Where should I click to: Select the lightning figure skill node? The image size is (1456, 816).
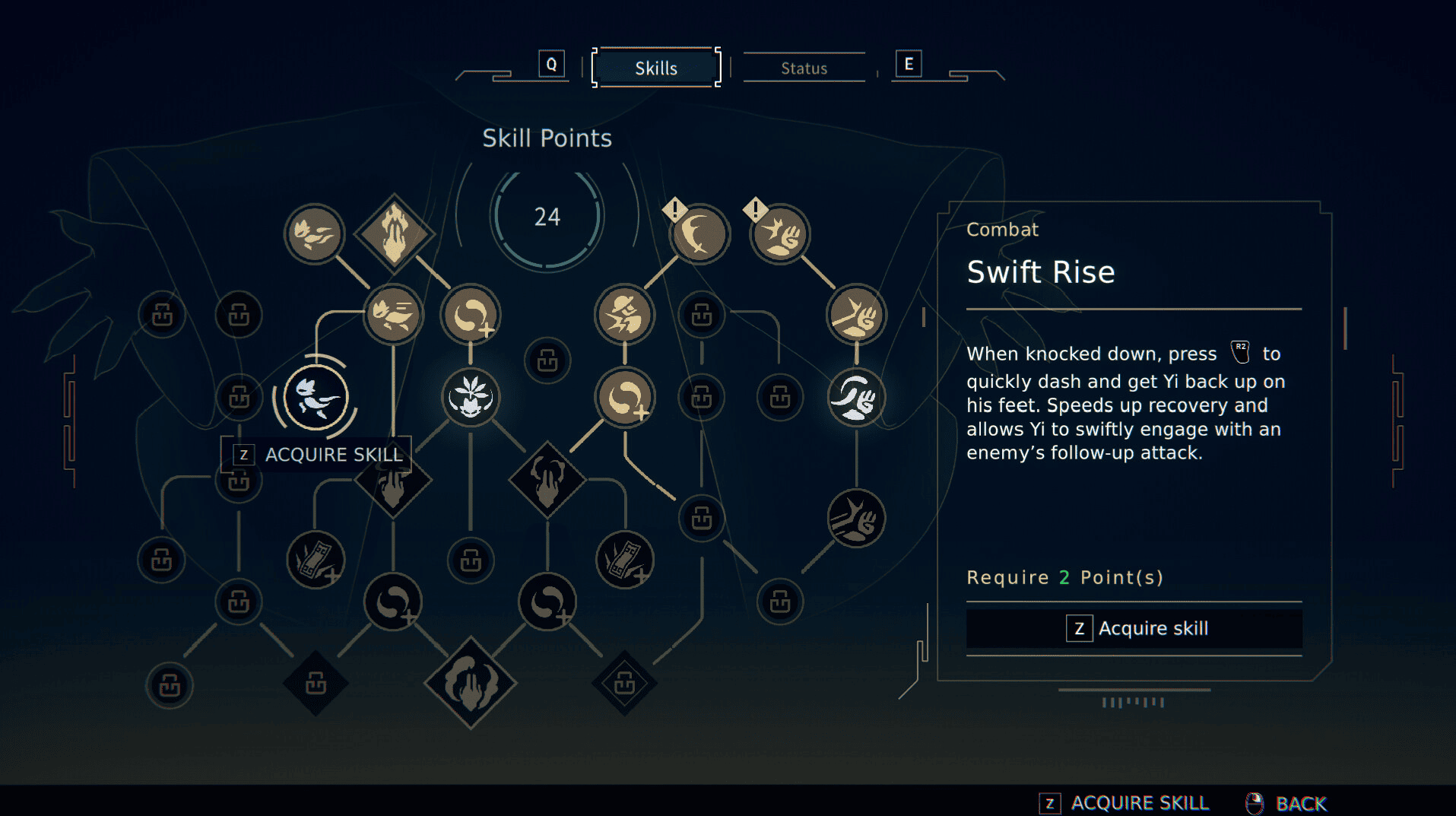tap(624, 315)
